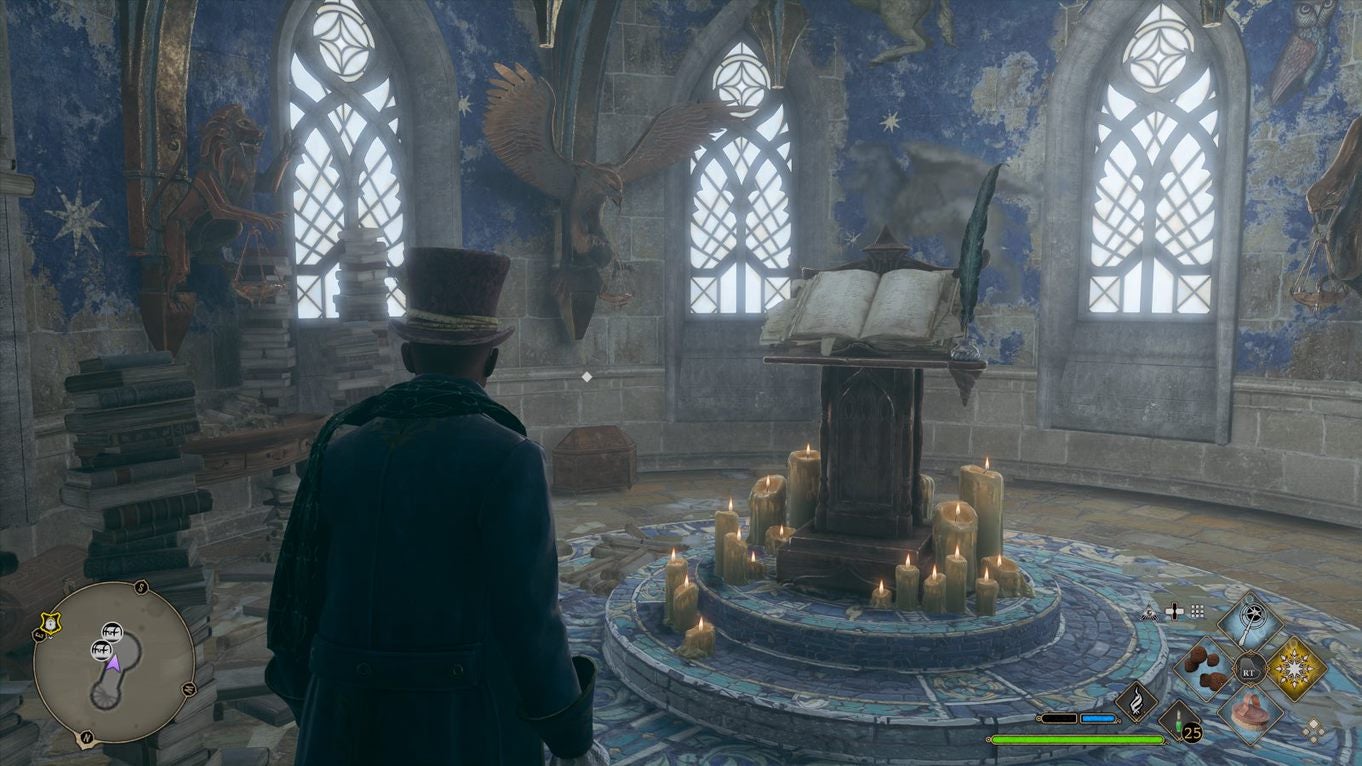Click the horizontal spell-set switcher icon
This screenshot has height=766, width=1362.
(1174, 611)
